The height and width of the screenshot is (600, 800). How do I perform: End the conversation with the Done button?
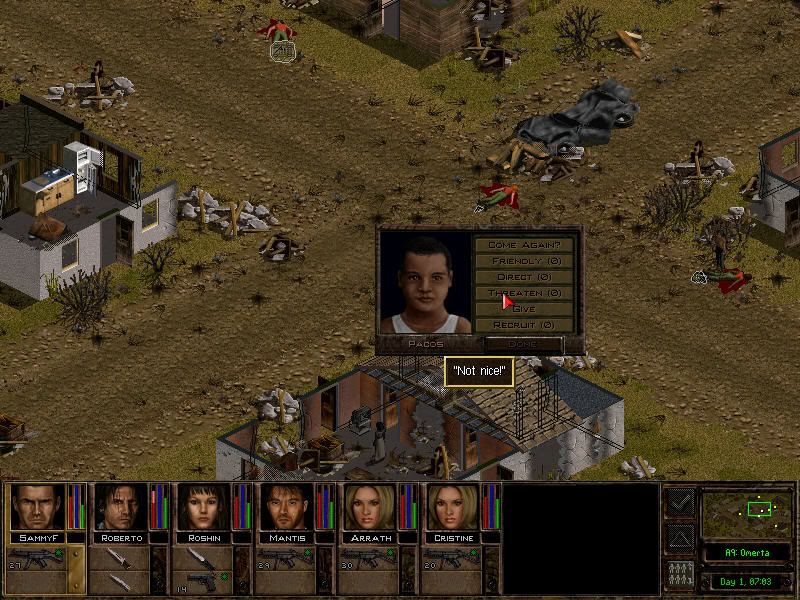[x=523, y=344]
